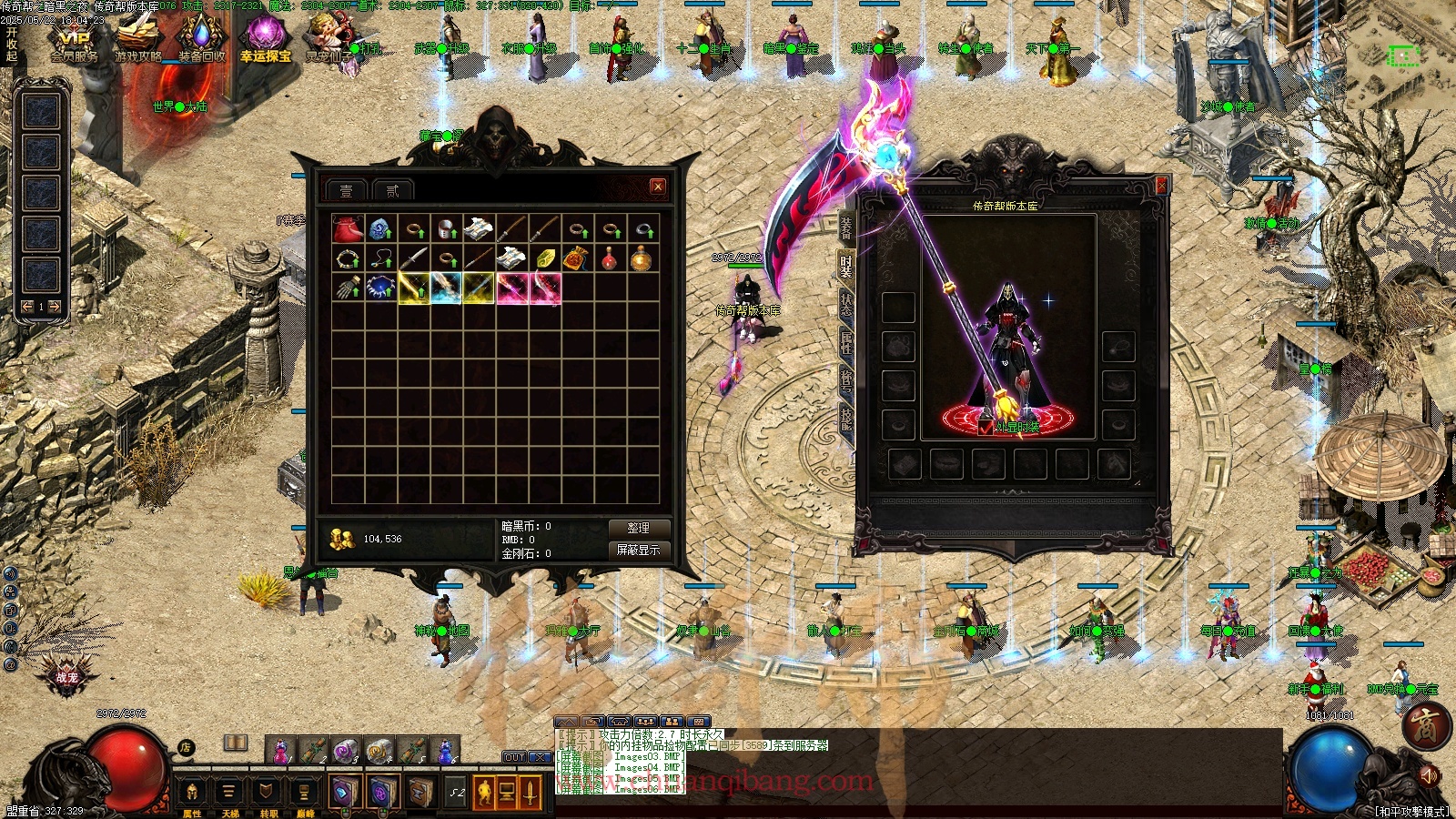Select the red potion flask in bag
The image size is (1456, 819).
610,258
